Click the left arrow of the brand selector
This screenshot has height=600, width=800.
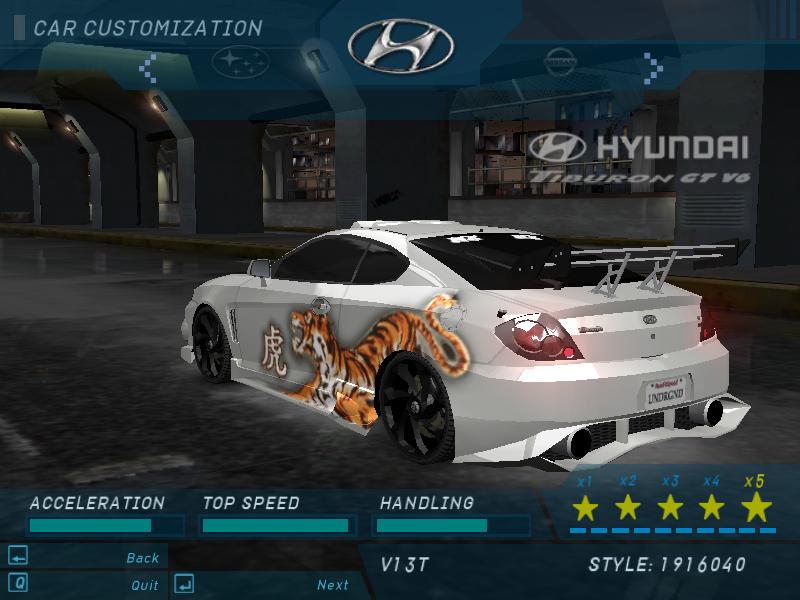[x=147, y=67]
